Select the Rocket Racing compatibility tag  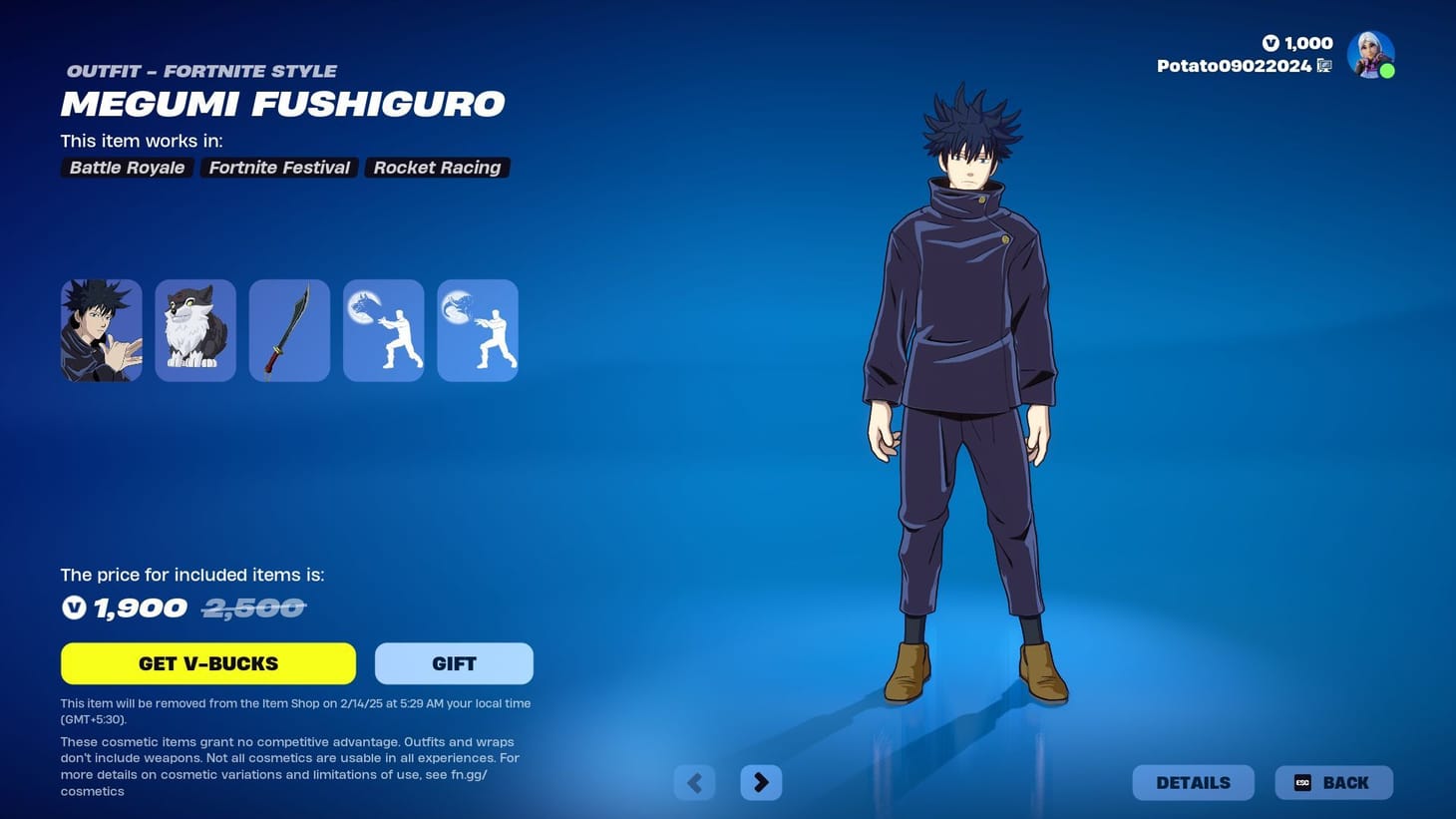coord(437,167)
